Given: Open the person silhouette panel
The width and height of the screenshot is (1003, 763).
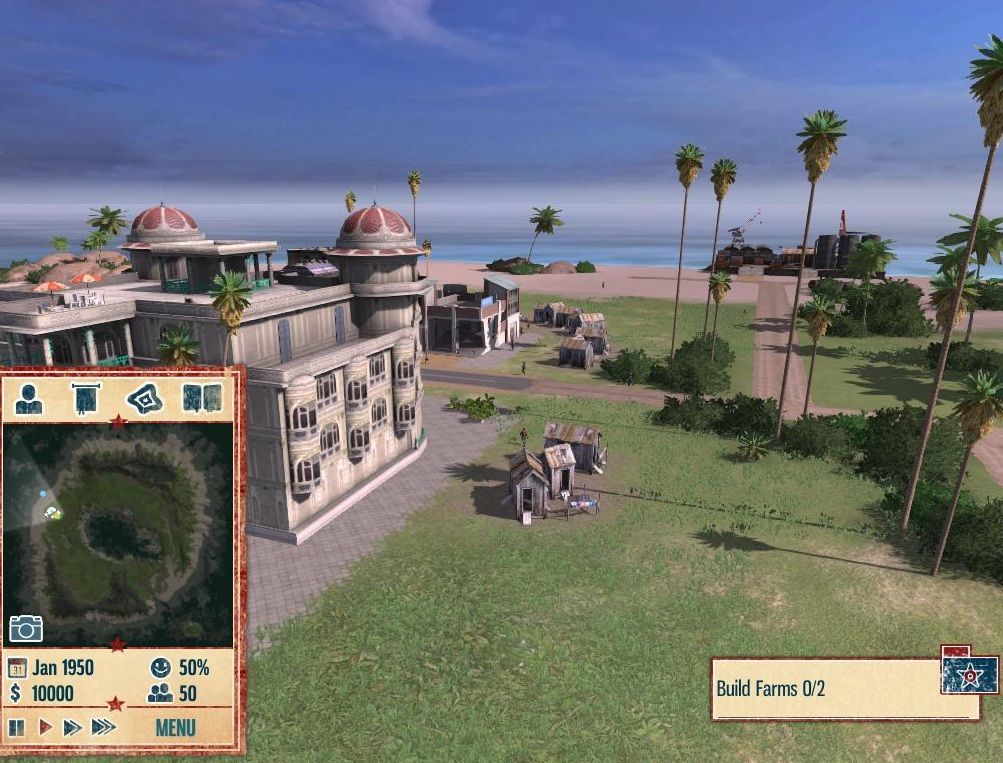Looking at the screenshot, I should 29,398.
